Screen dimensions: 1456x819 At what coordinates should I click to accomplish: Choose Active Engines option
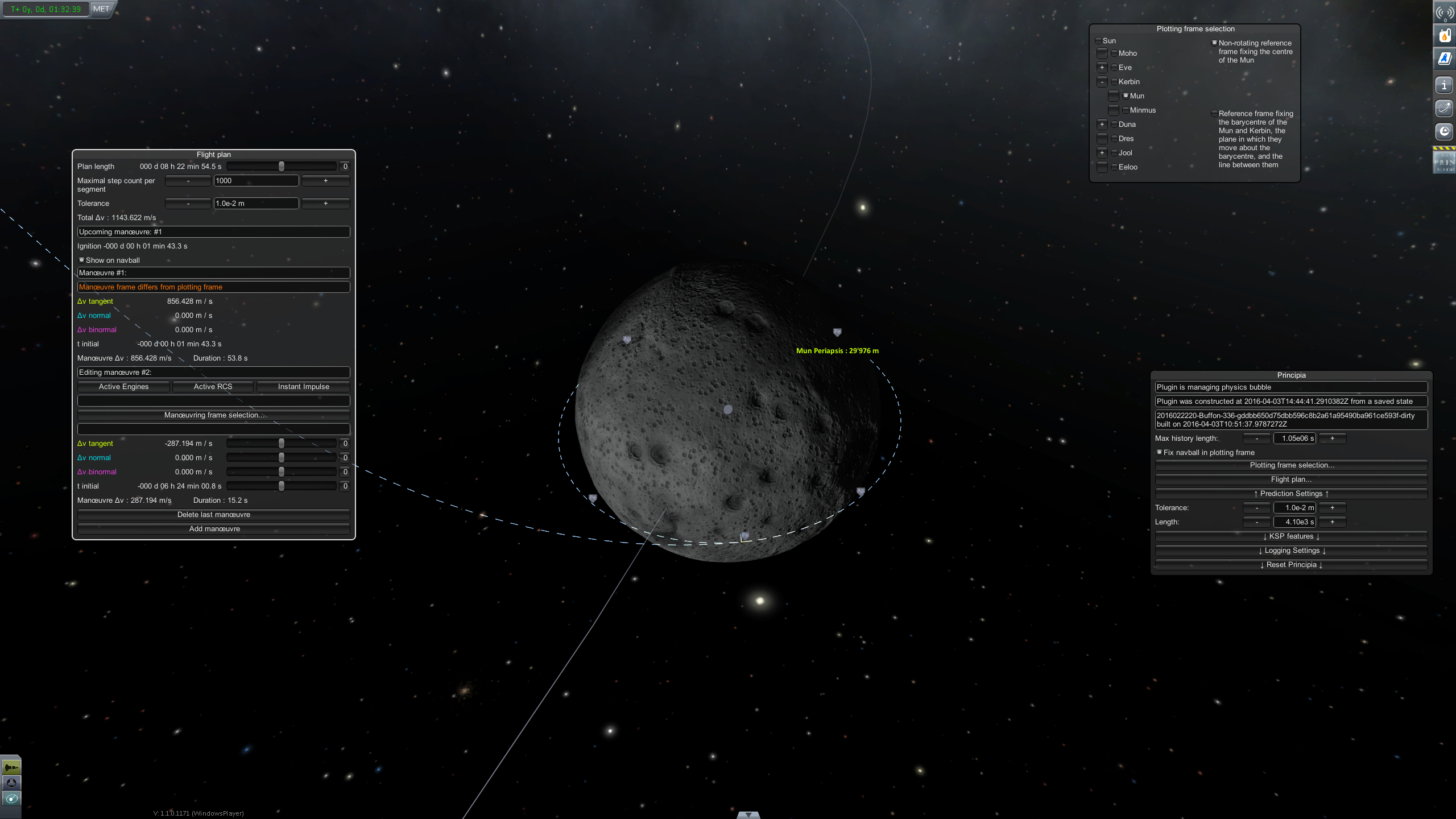(x=123, y=387)
